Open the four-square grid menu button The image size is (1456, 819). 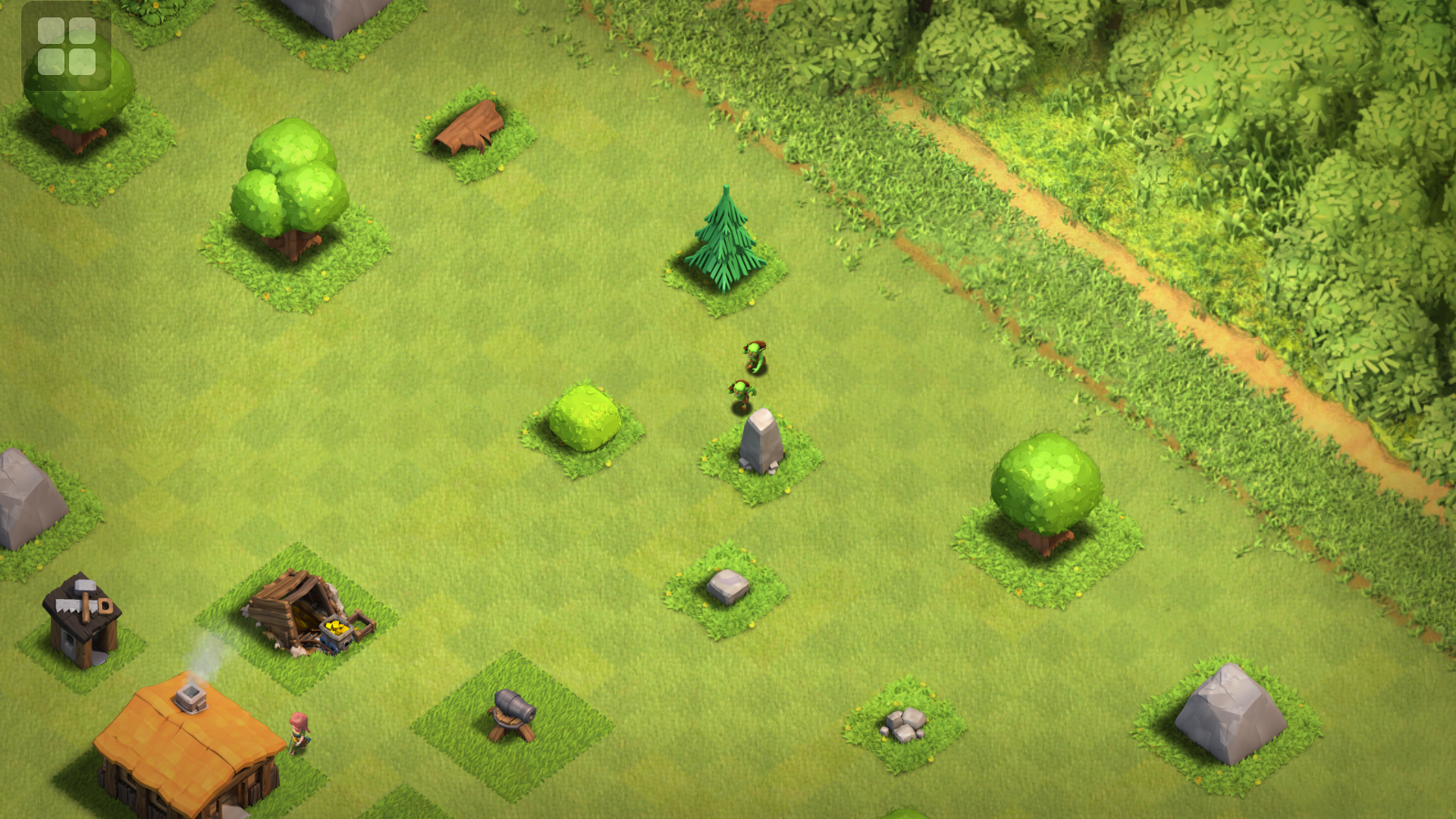tap(67, 46)
